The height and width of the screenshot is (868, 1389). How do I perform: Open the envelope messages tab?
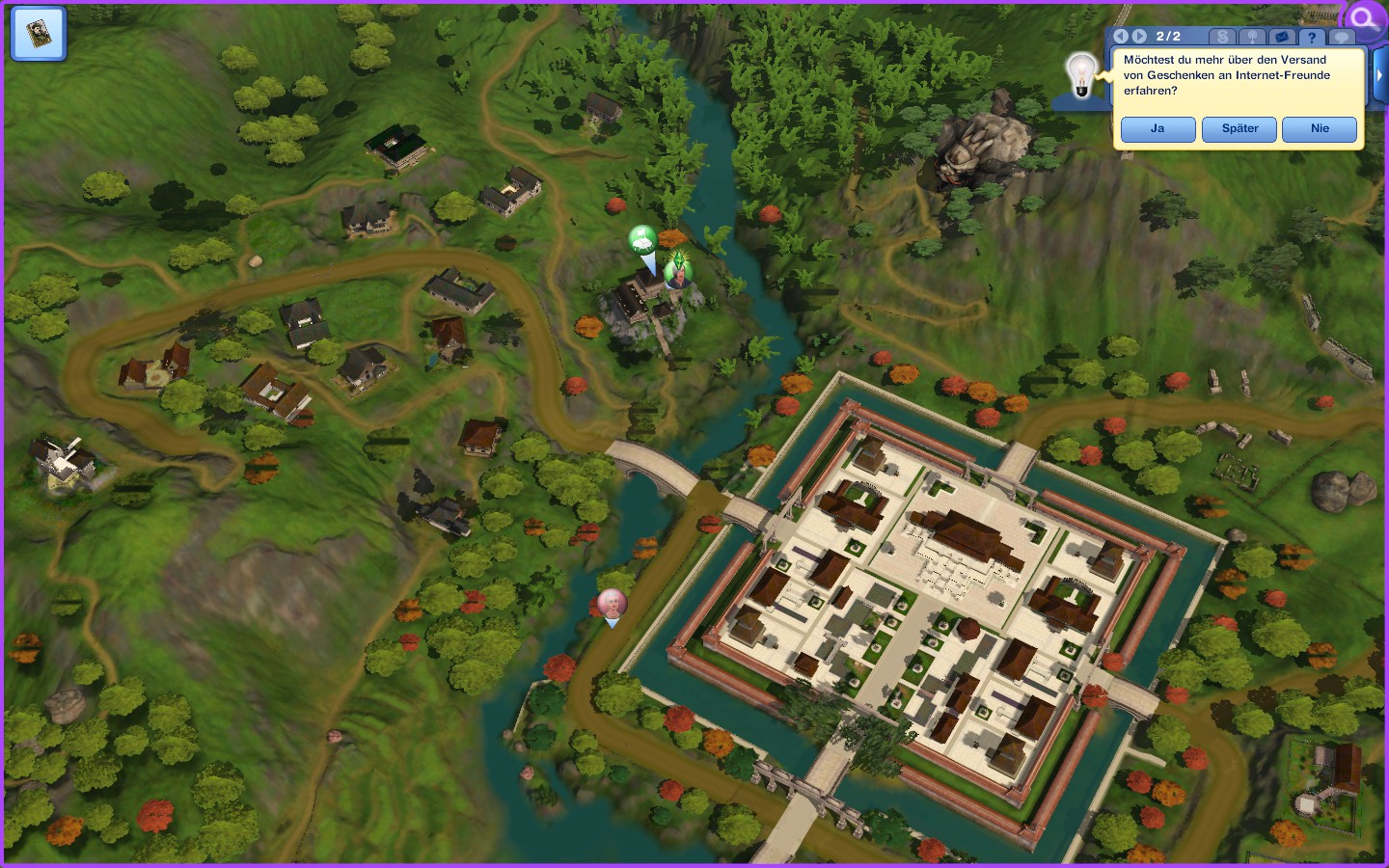point(1282,38)
